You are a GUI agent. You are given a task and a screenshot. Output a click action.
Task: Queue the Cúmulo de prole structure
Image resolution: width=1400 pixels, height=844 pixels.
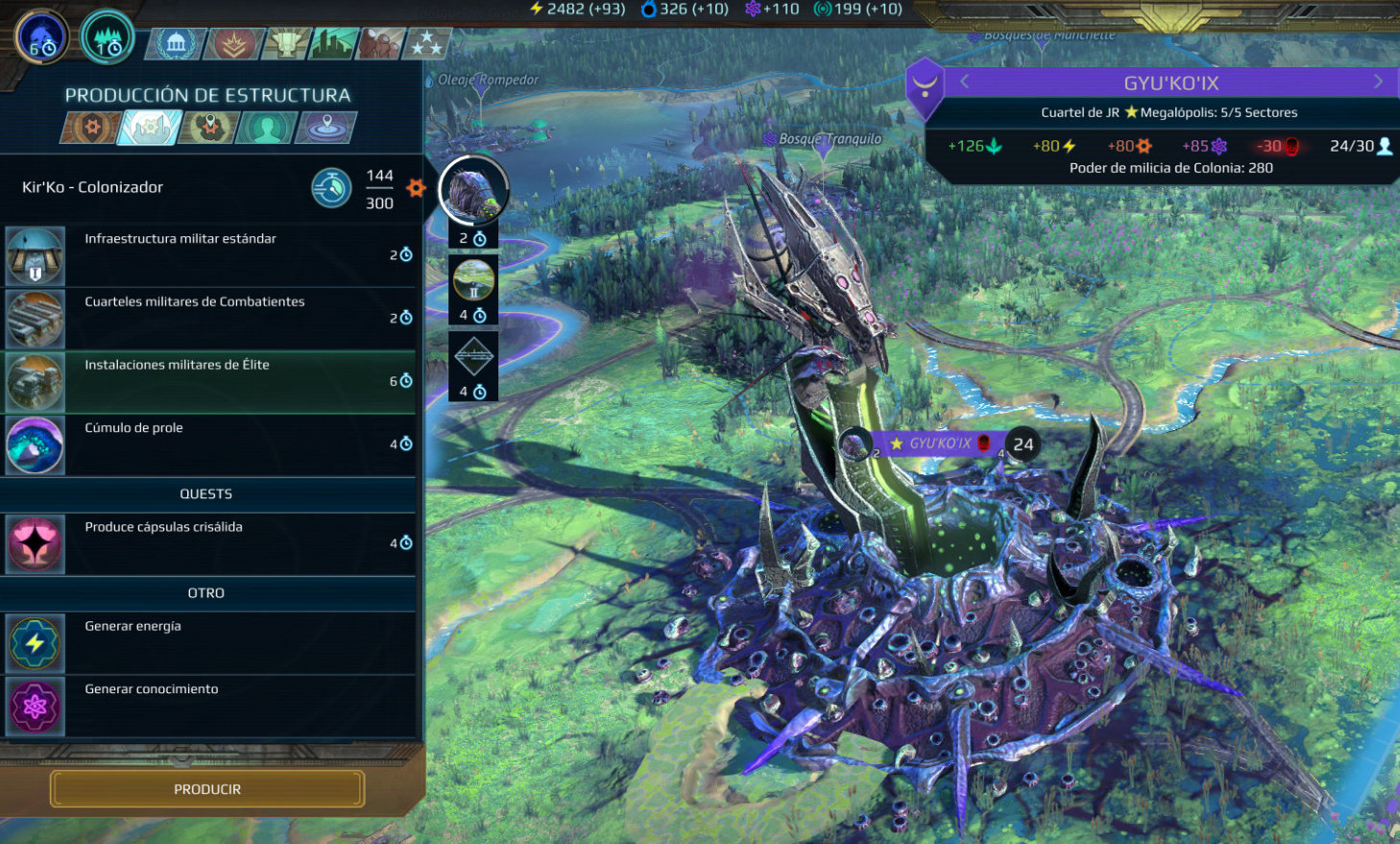click(x=209, y=446)
